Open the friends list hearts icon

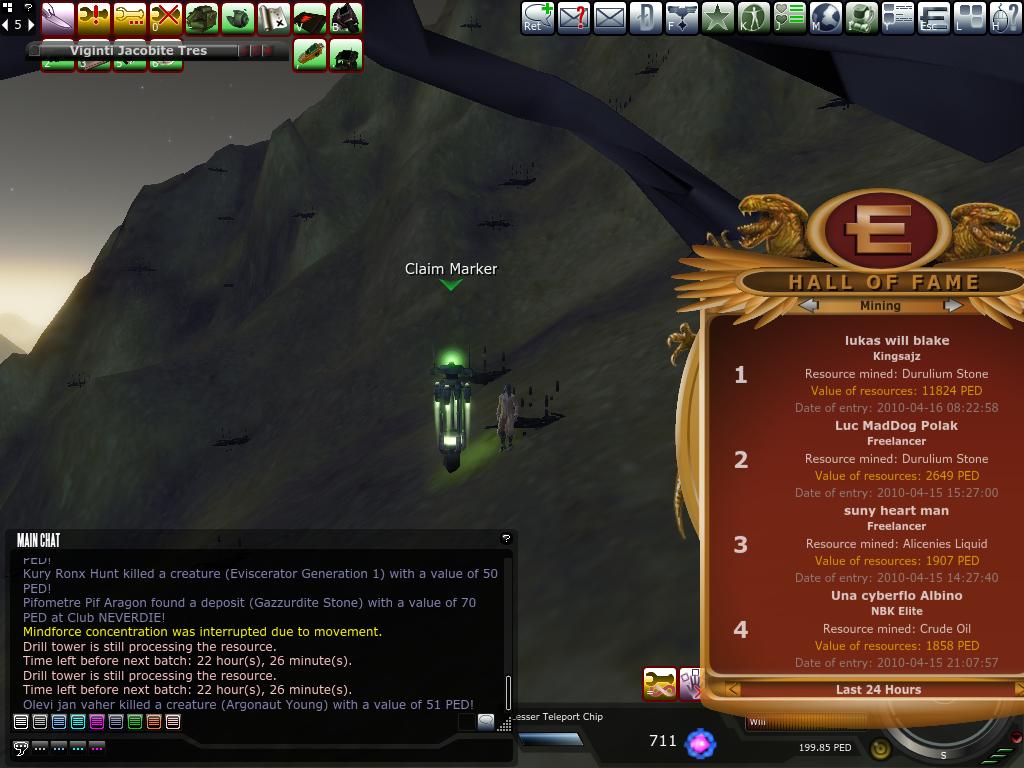click(x=789, y=18)
